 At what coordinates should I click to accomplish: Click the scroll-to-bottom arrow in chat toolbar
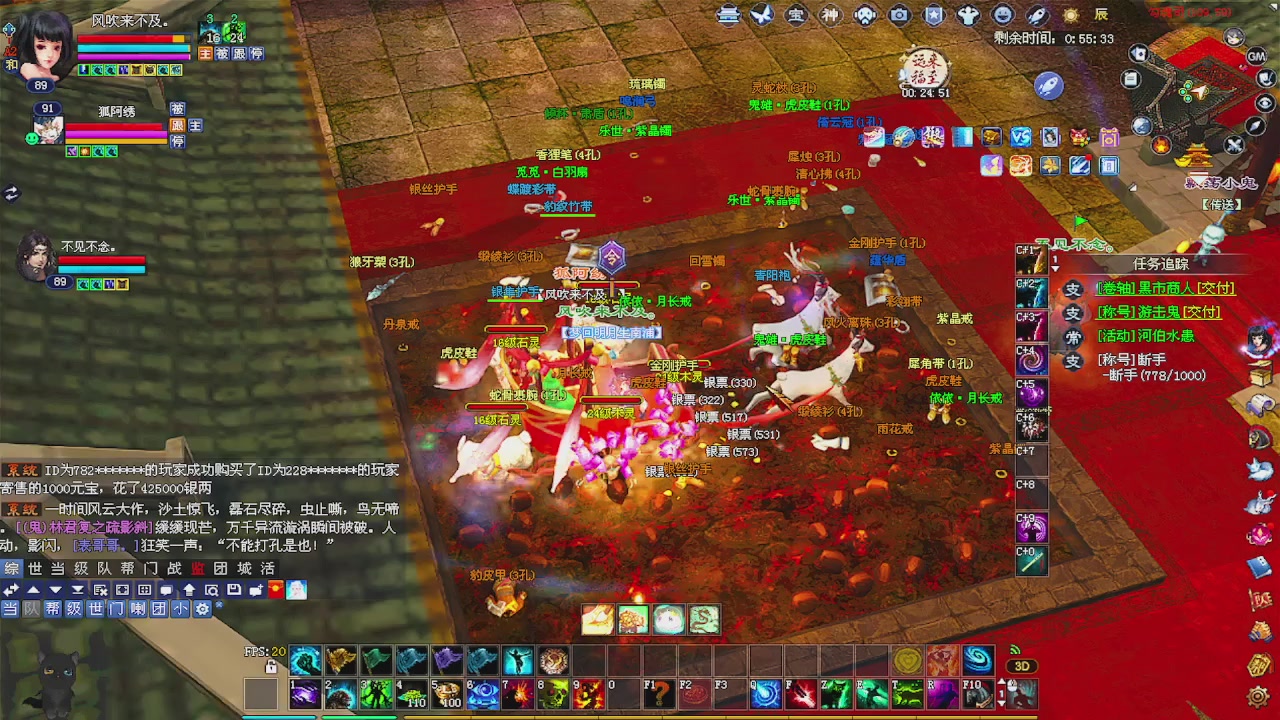[77, 590]
